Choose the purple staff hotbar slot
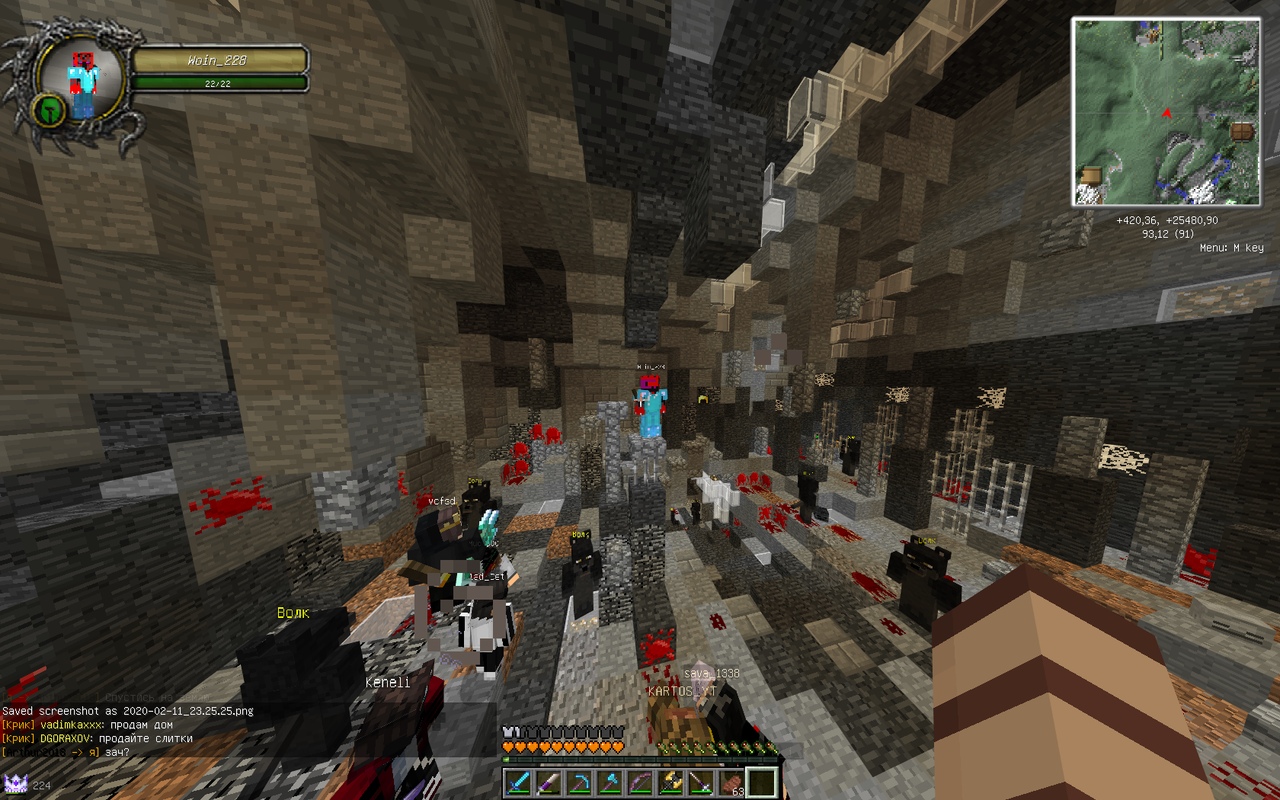This screenshot has width=1280, height=800. (x=701, y=782)
